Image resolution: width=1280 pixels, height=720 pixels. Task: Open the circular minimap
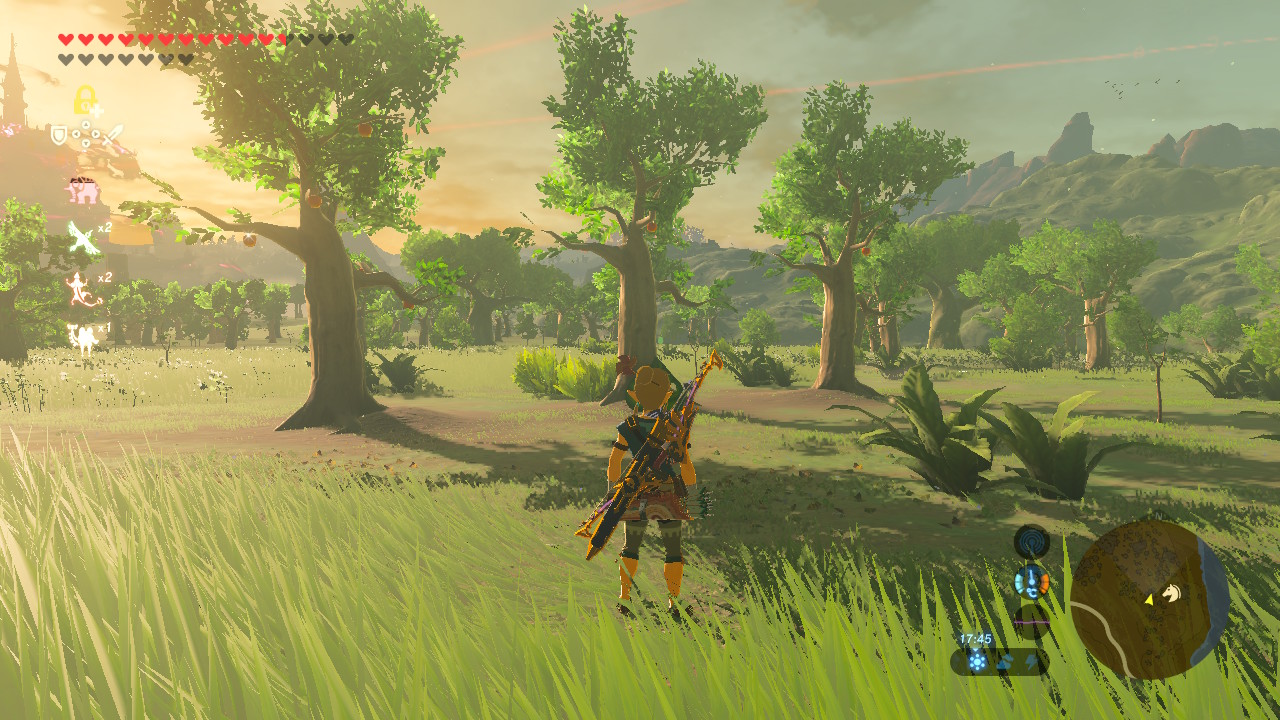point(1149,599)
